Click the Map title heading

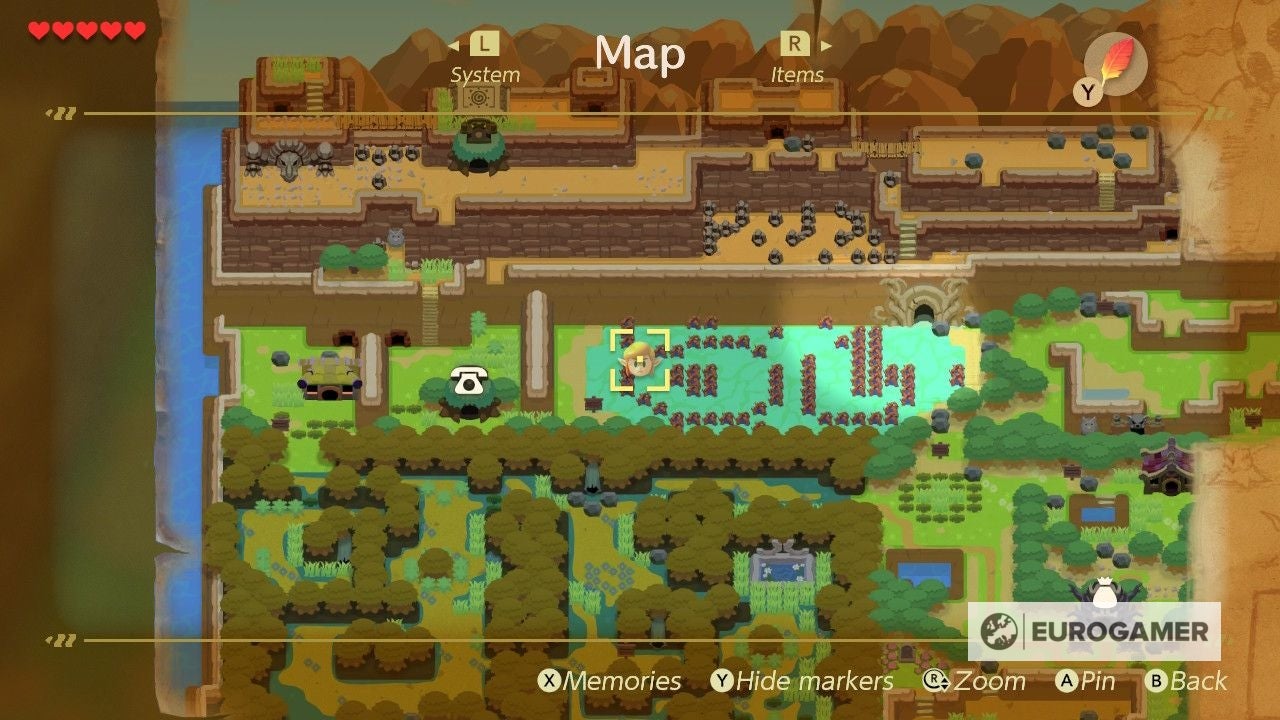(x=640, y=55)
